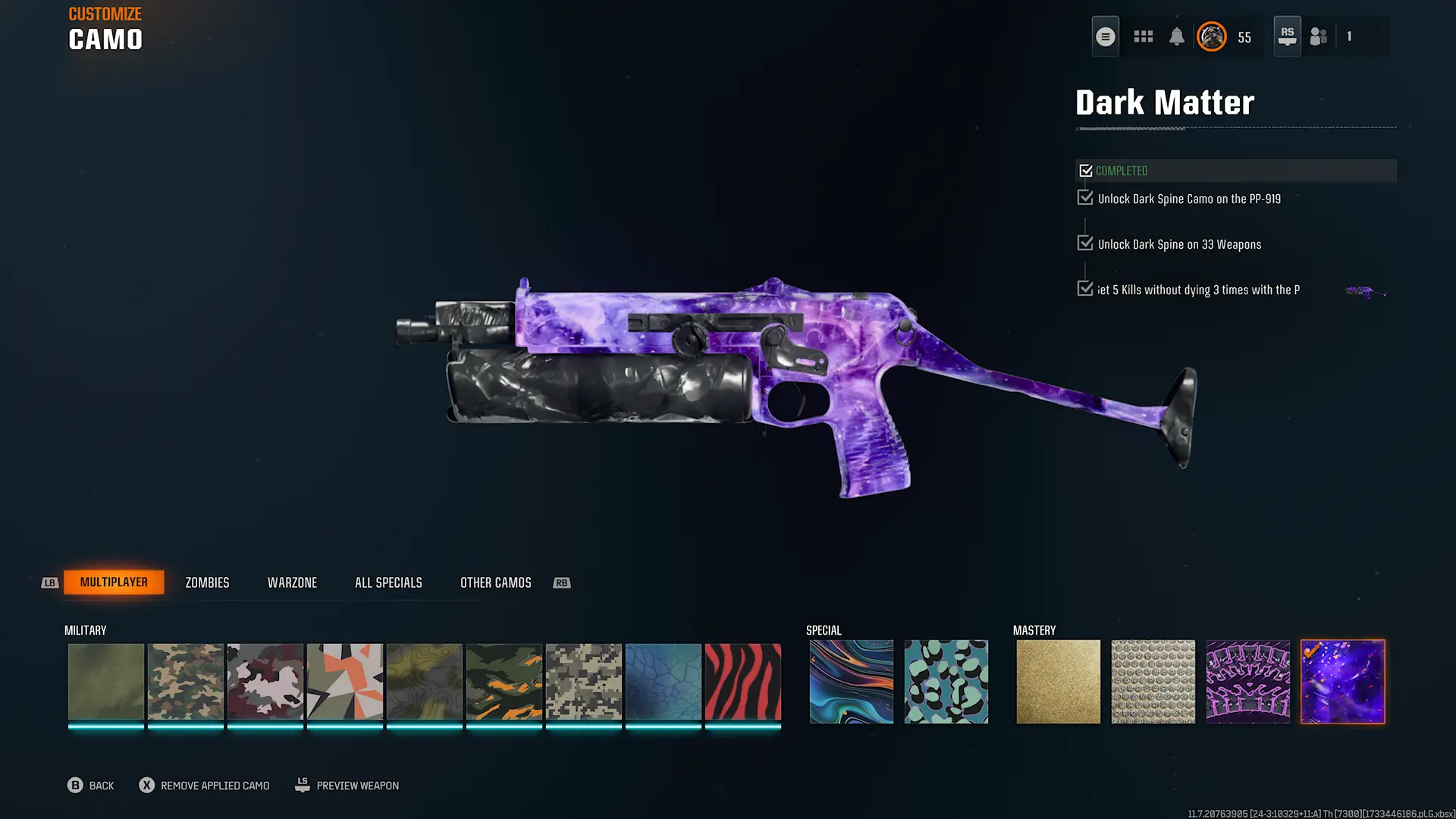Screen dimensions: 1456x819
Task: Check the Dark Spine PP-919 unlock entry
Action: pyautogui.click(x=1084, y=197)
